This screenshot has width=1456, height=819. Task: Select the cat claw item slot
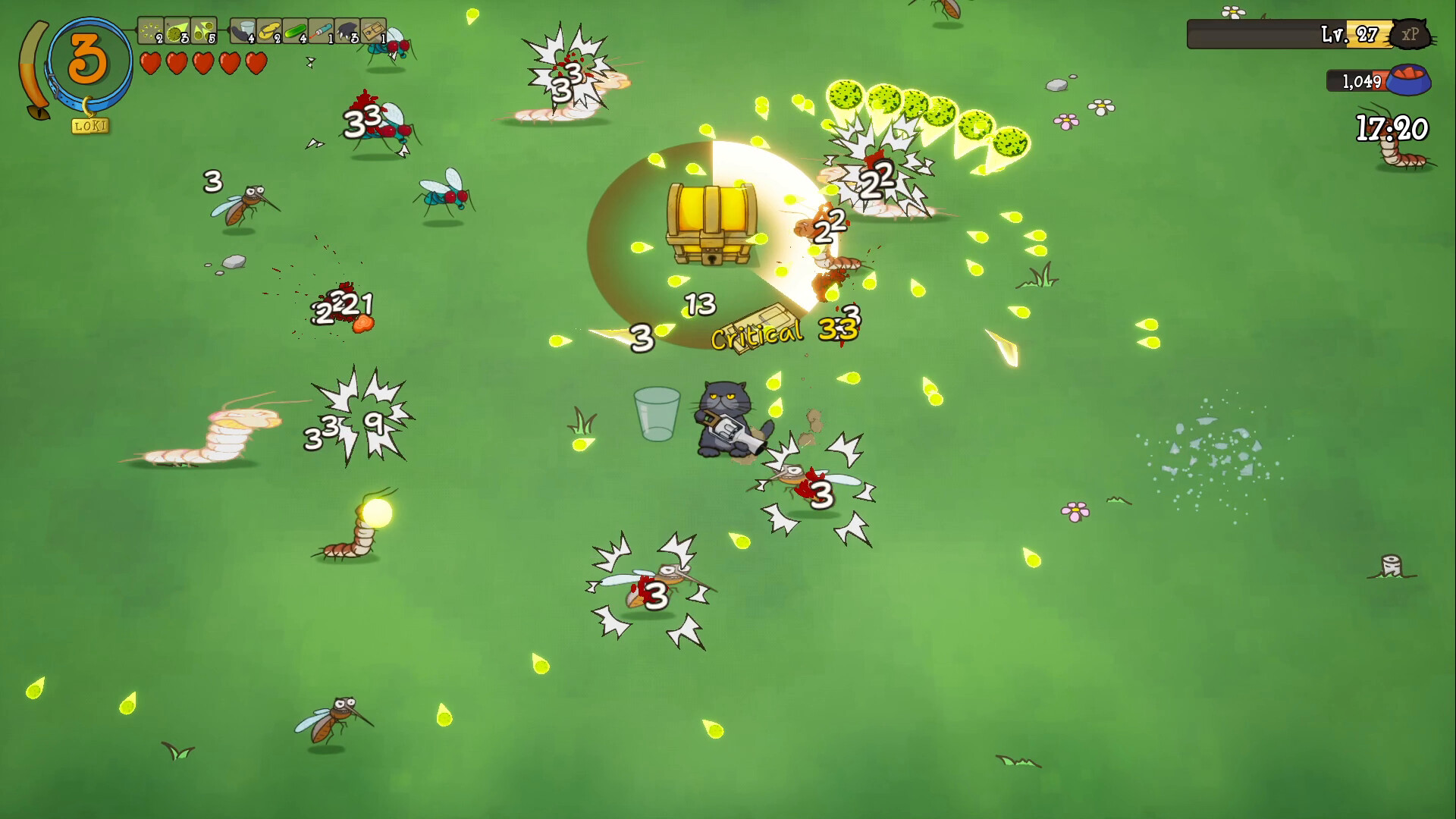point(347,32)
